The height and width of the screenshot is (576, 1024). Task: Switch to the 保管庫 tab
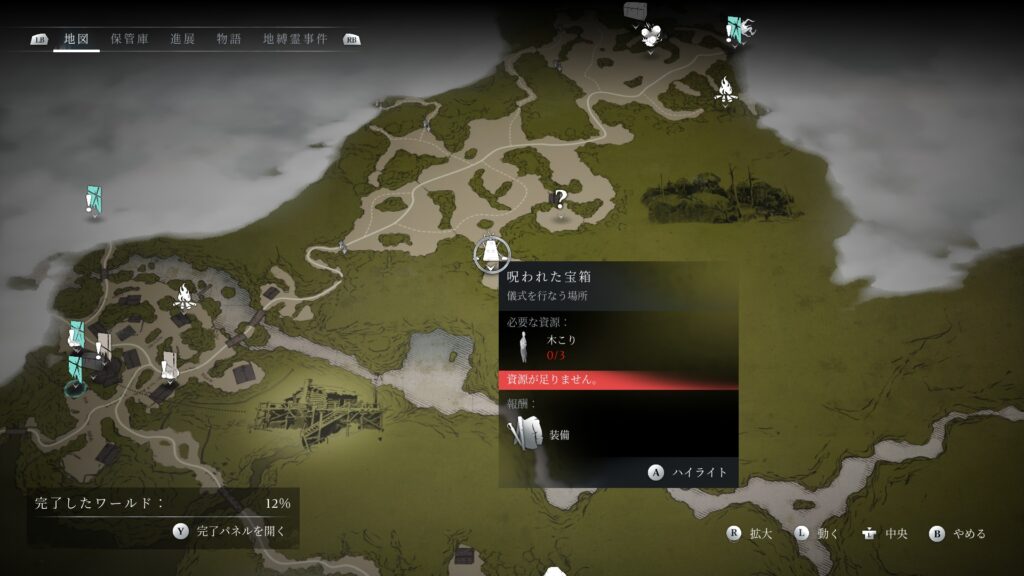(x=129, y=39)
